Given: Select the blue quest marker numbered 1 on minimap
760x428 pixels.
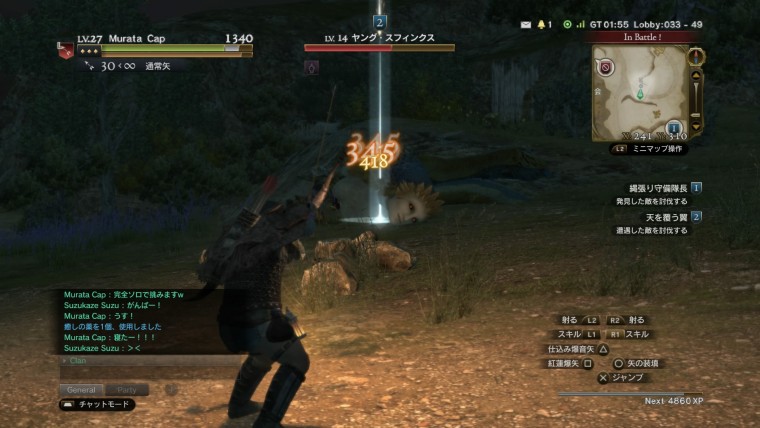Looking at the screenshot, I should tap(673, 128).
